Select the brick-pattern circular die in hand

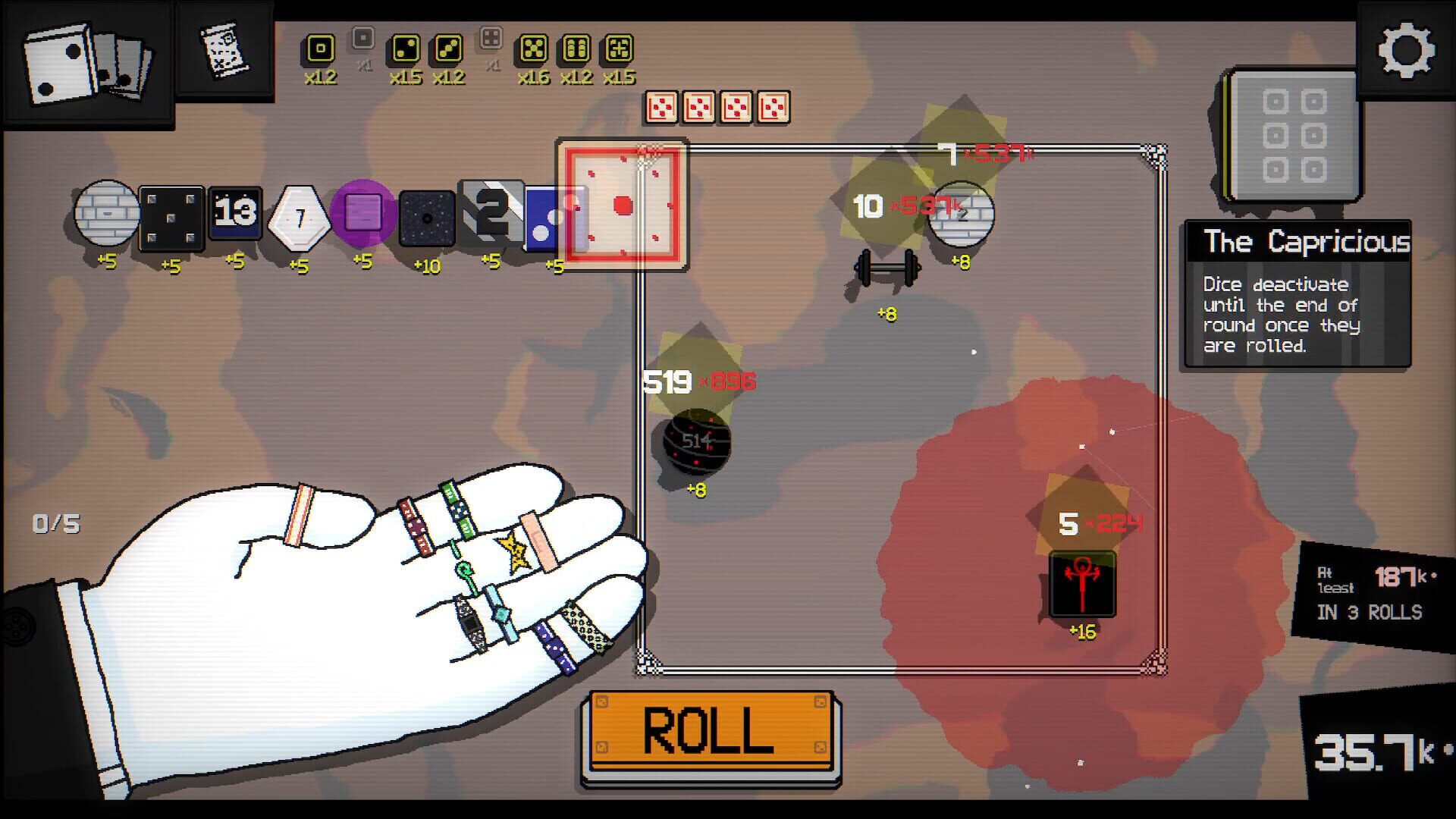[106, 216]
